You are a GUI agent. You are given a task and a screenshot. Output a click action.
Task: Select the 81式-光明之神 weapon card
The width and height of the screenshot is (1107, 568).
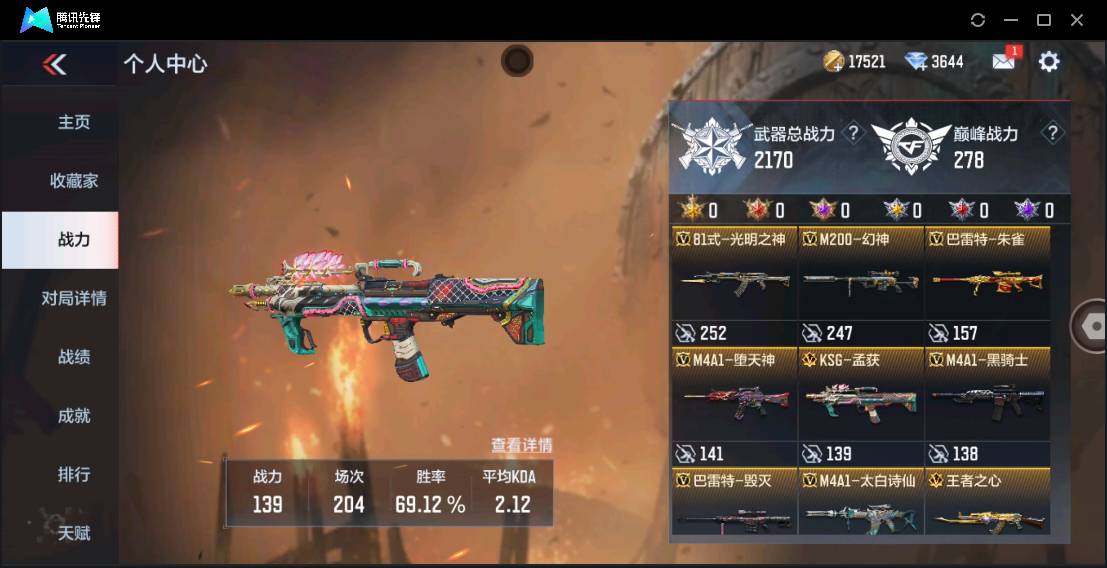734,284
